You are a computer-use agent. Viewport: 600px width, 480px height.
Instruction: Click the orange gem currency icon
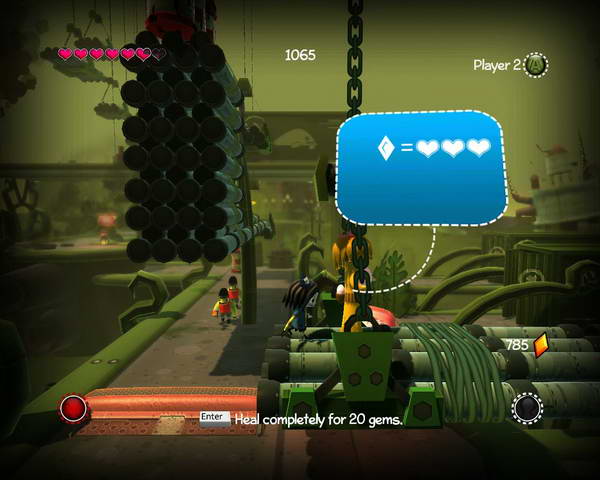tap(542, 345)
